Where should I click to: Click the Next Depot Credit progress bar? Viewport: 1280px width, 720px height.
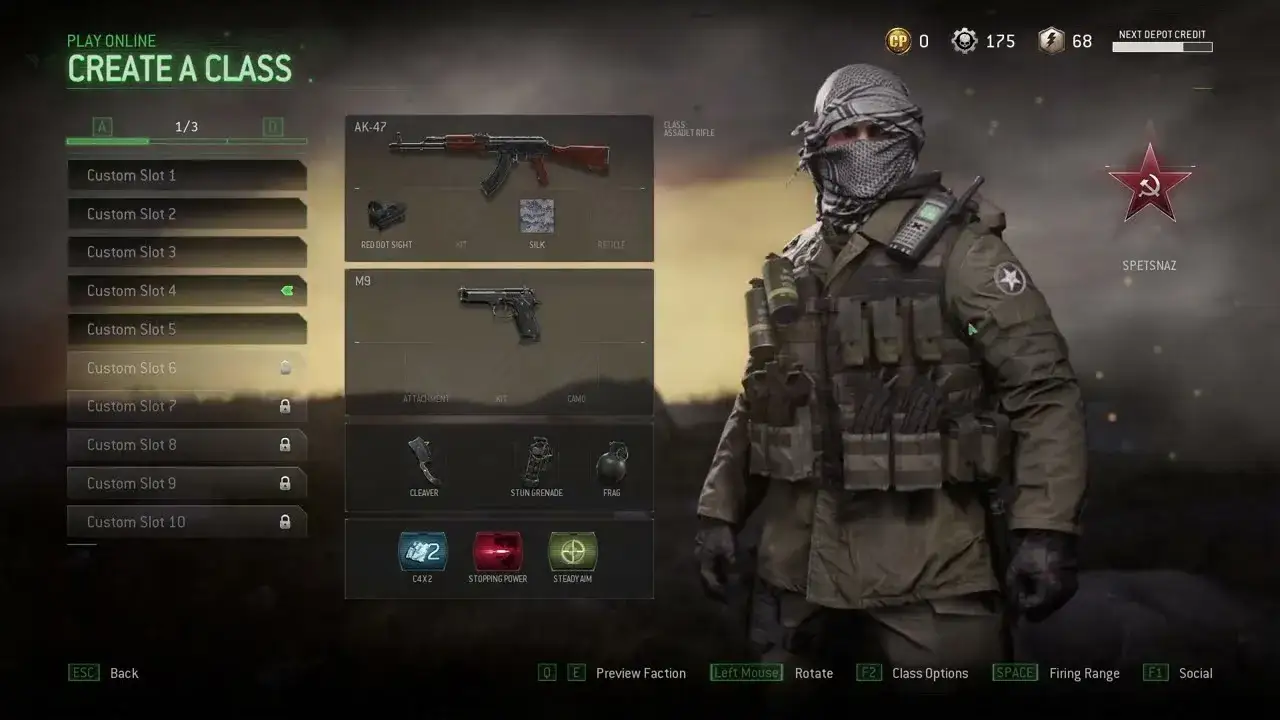coord(1162,47)
